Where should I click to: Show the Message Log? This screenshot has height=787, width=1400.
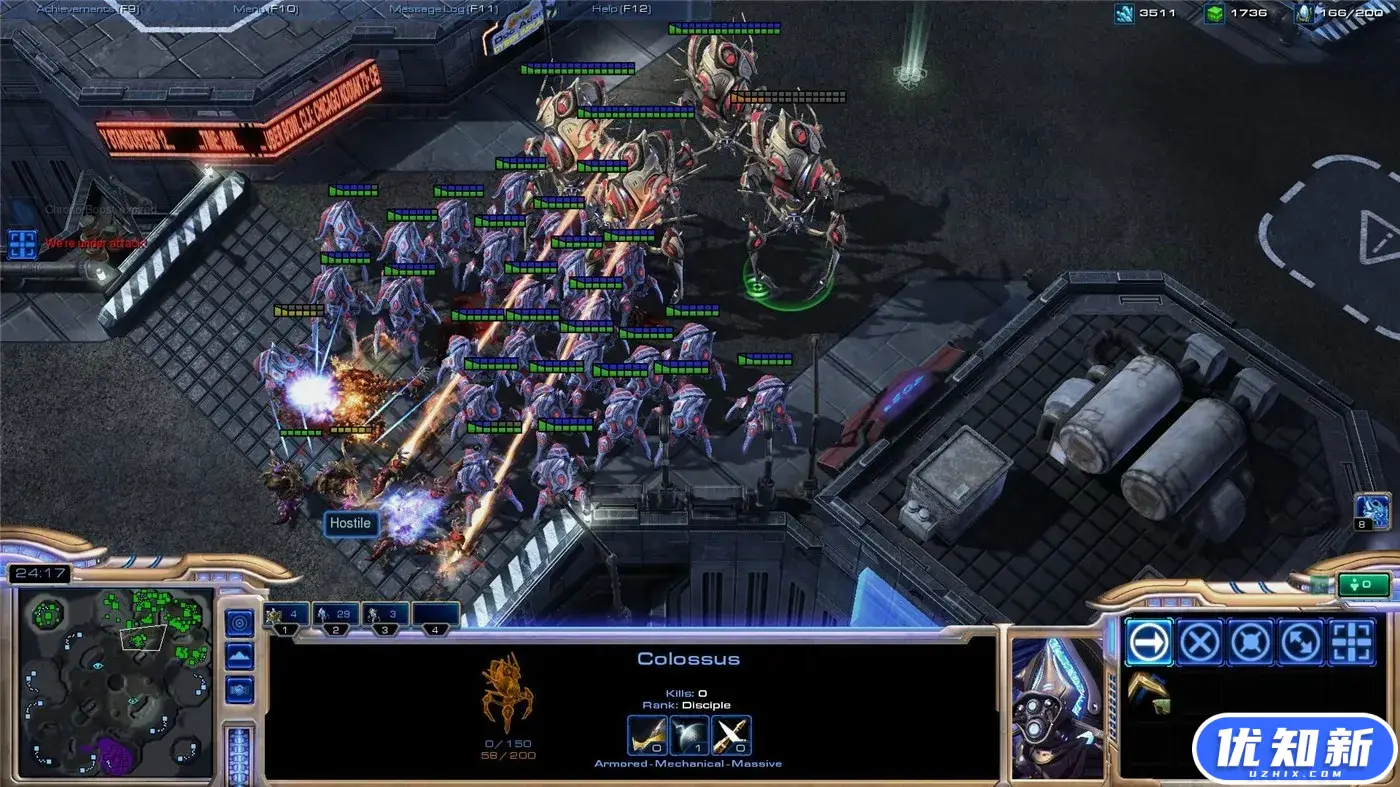(x=443, y=9)
